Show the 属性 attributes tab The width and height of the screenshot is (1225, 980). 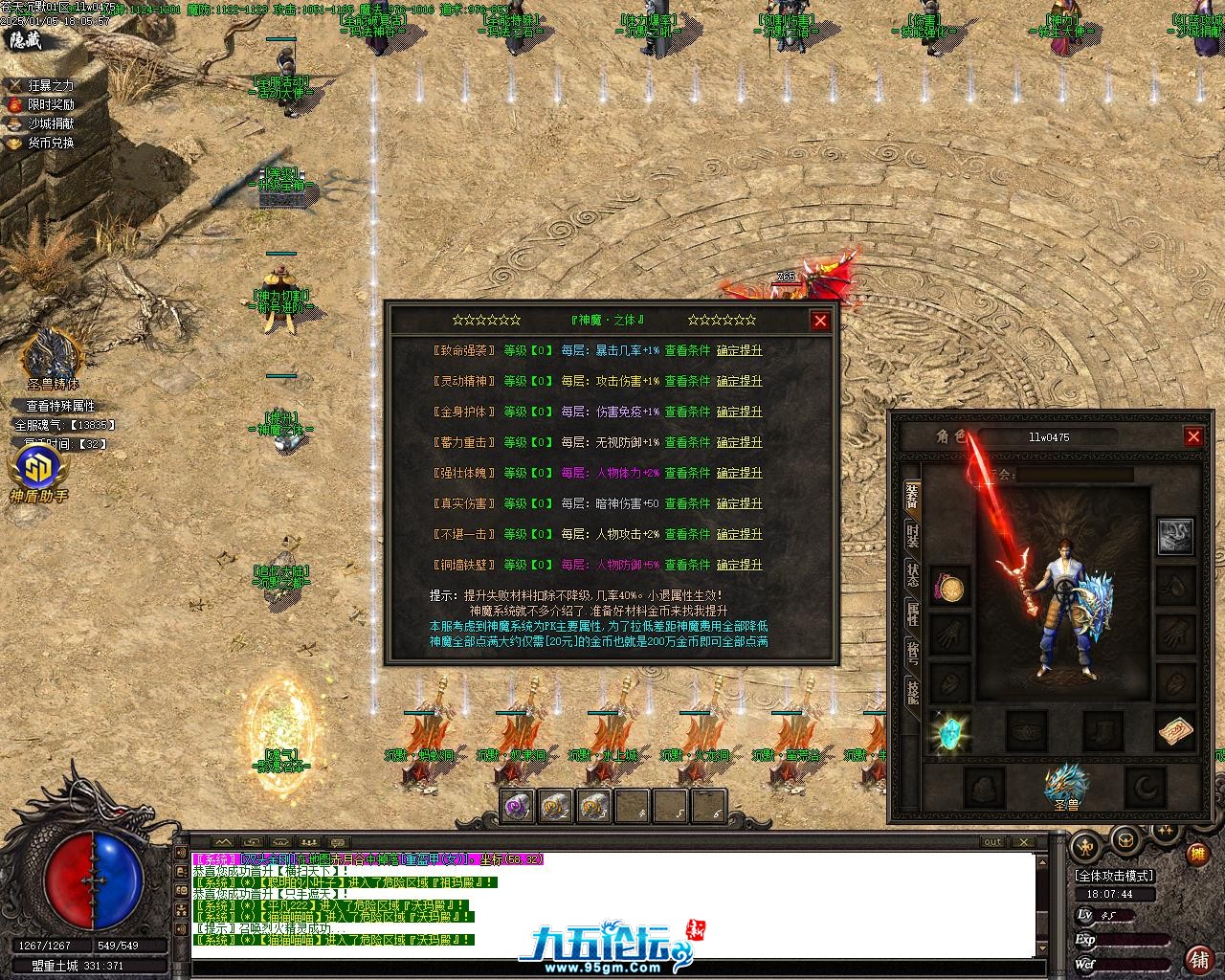pos(913,613)
